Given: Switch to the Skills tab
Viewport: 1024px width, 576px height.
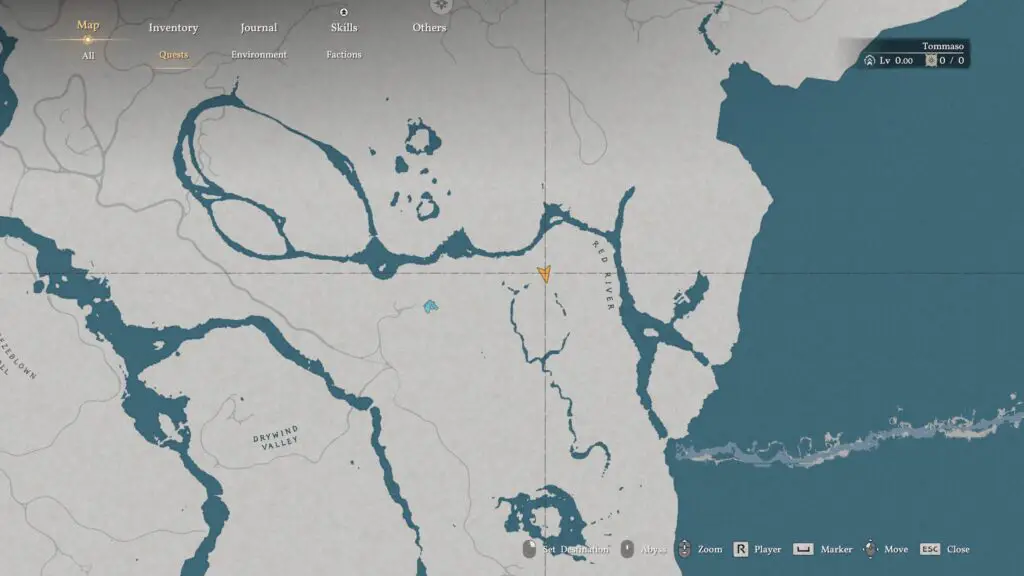Looking at the screenshot, I should pos(344,28).
